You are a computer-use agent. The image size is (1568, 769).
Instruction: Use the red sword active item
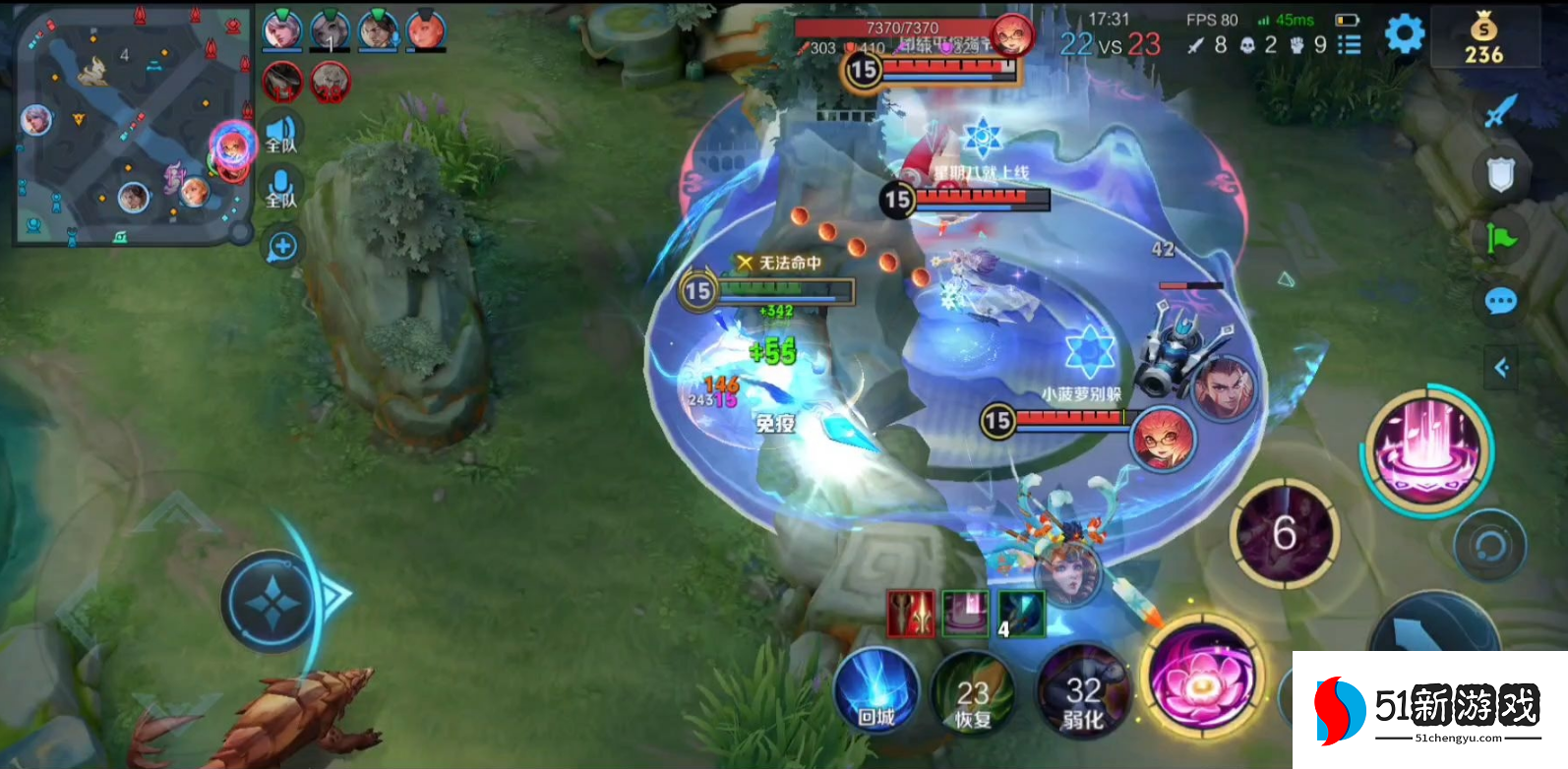click(x=910, y=614)
